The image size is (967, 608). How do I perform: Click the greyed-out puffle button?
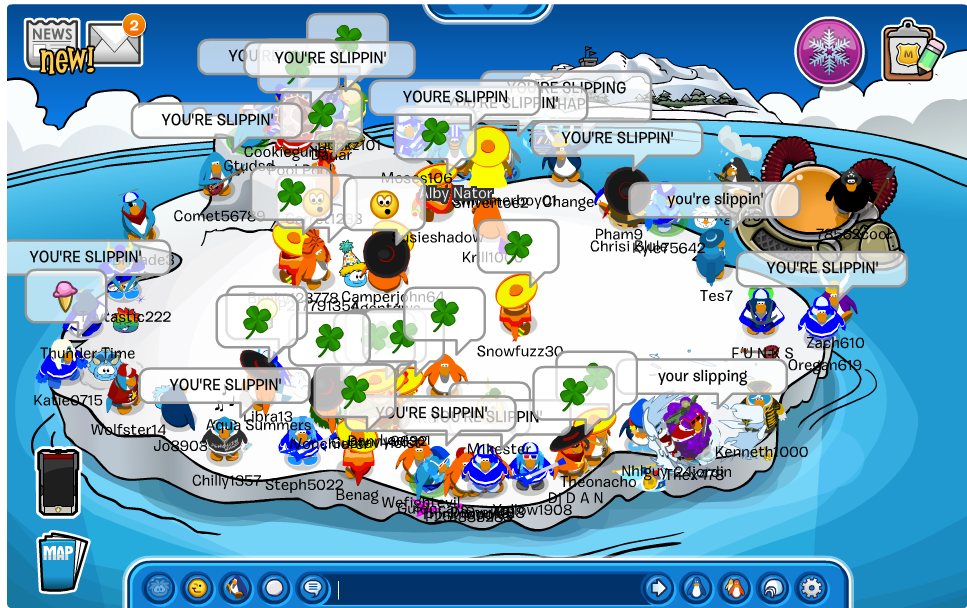point(160,587)
